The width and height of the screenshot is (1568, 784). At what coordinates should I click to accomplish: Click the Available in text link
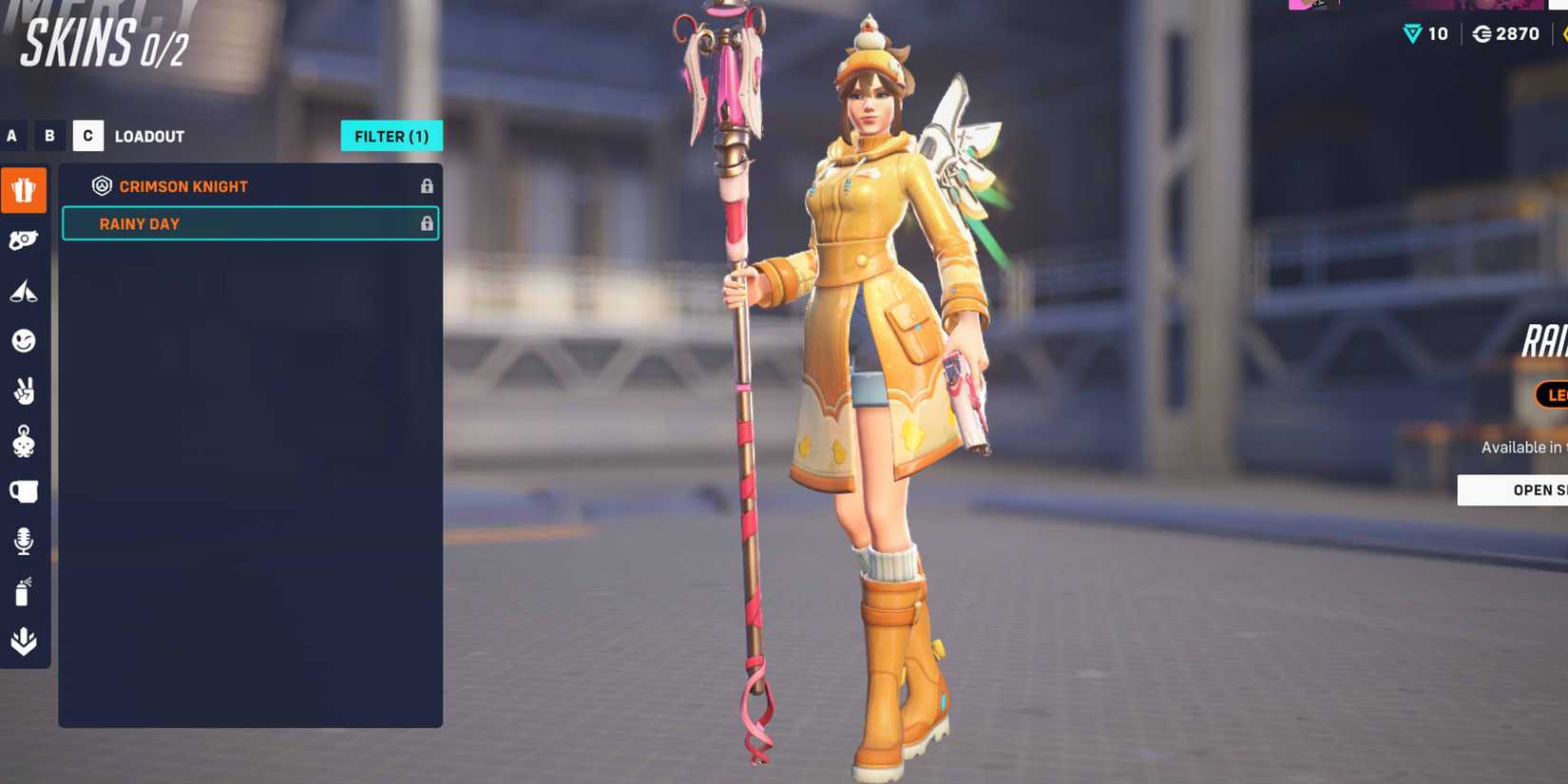coord(1520,447)
